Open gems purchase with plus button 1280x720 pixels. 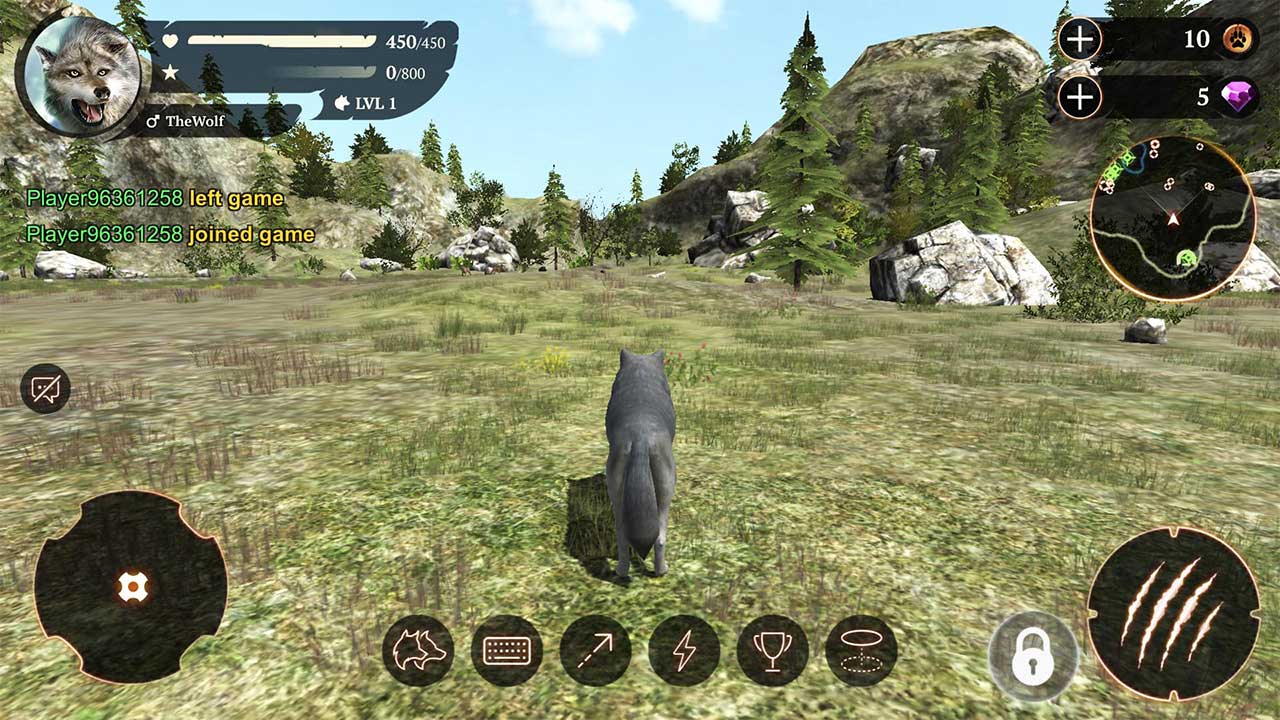point(1080,98)
